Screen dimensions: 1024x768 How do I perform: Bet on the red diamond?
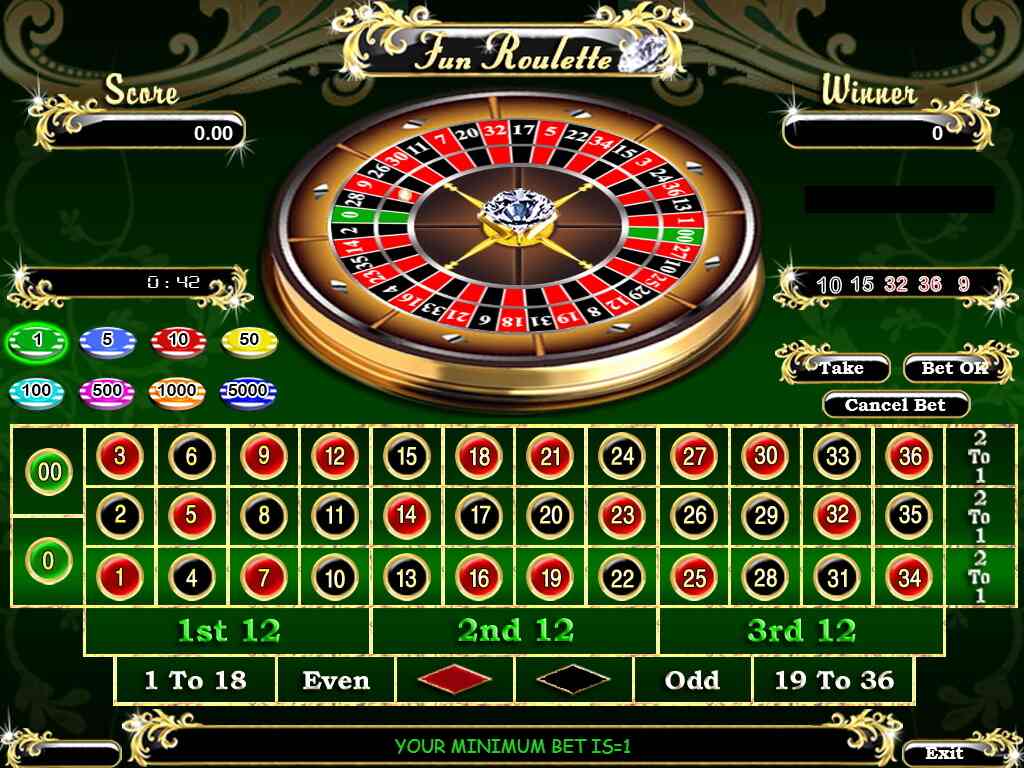(x=455, y=681)
